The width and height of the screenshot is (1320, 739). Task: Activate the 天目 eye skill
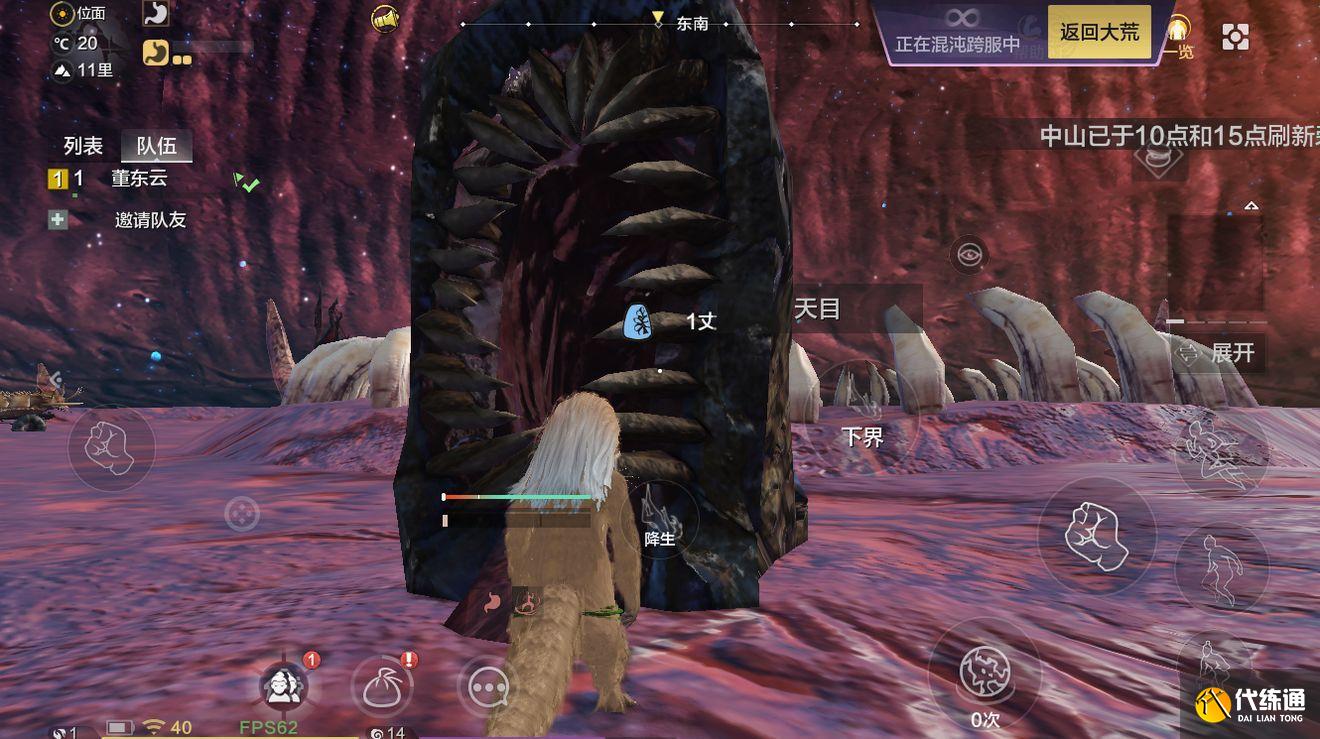tap(968, 256)
